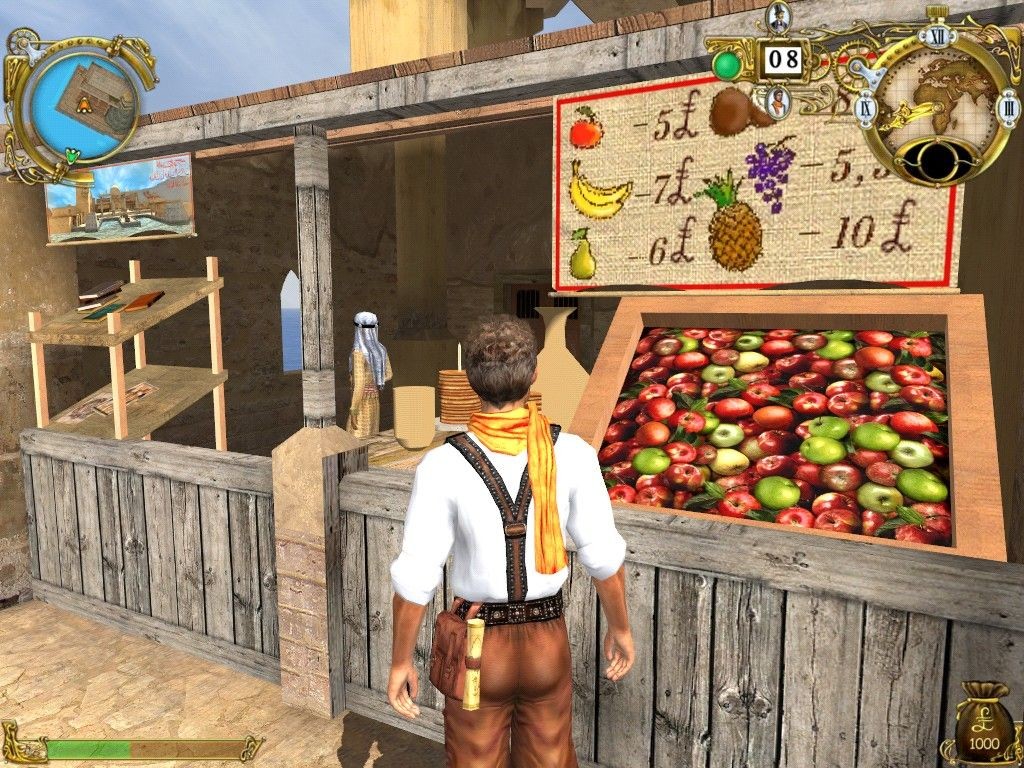Select the orange-scarf man portrait

(x=778, y=100)
